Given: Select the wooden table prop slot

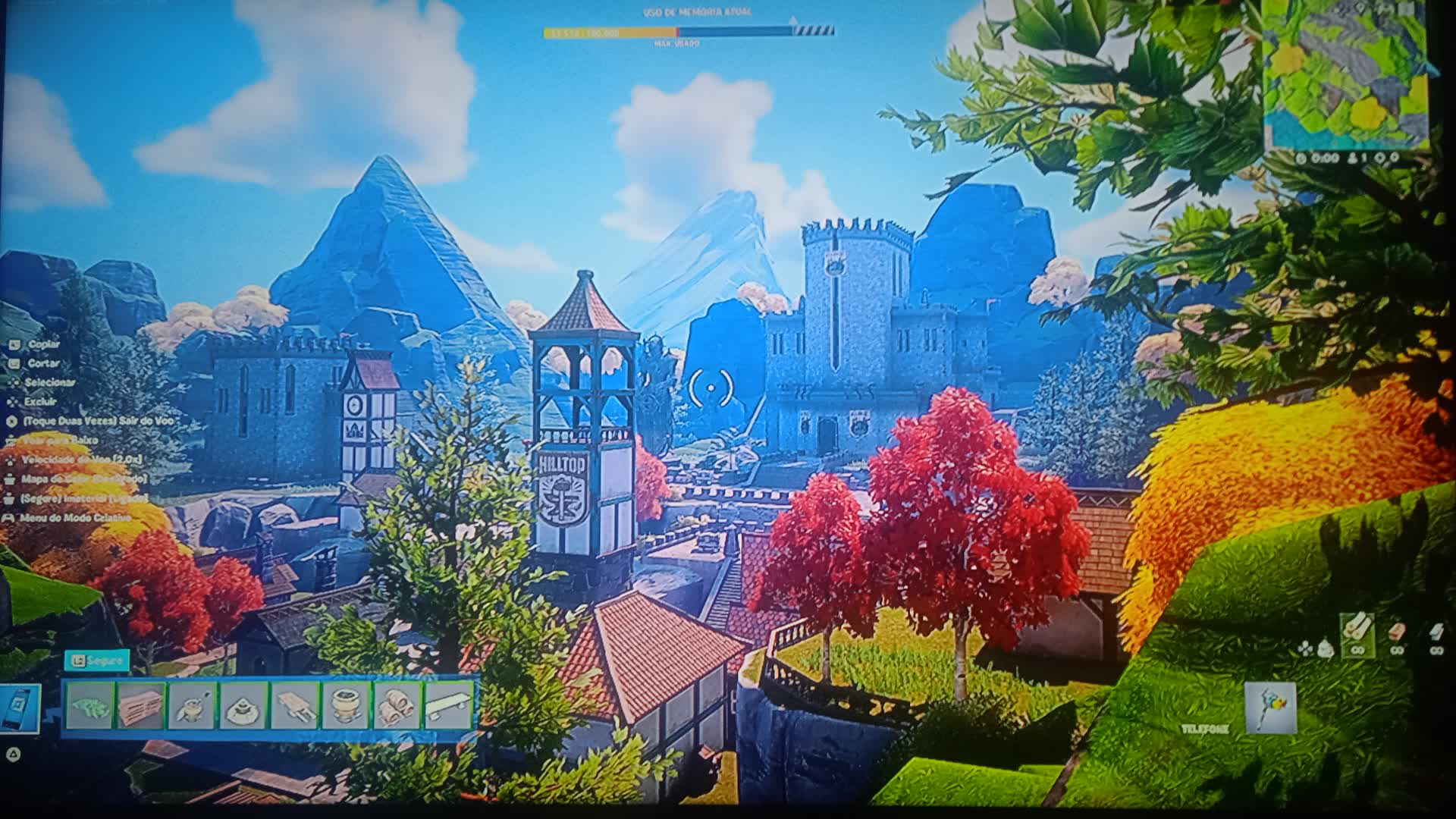Looking at the screenshot, I should [x=294, y=706].
